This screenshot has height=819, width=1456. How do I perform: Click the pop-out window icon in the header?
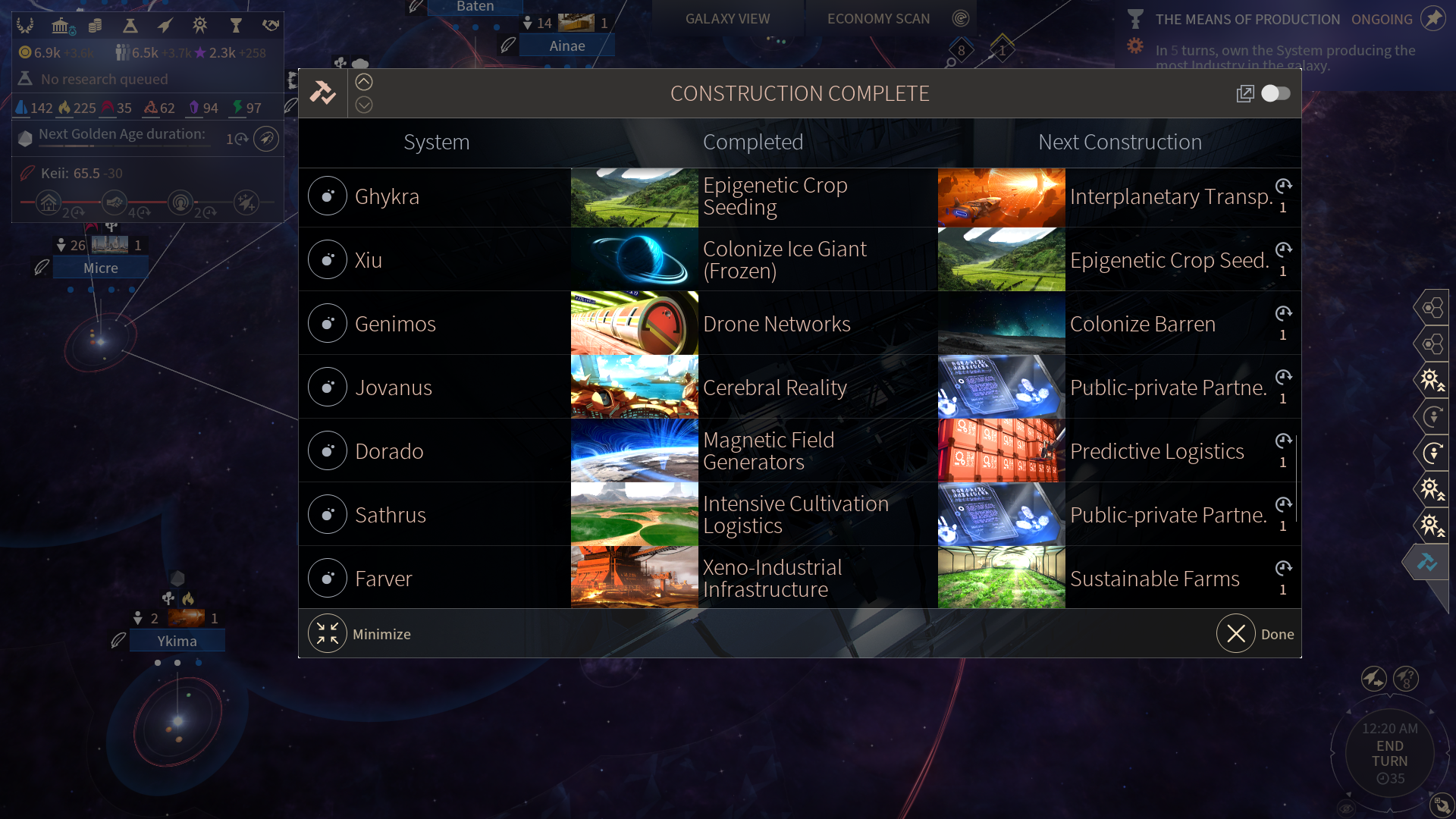click(1244, 93)
